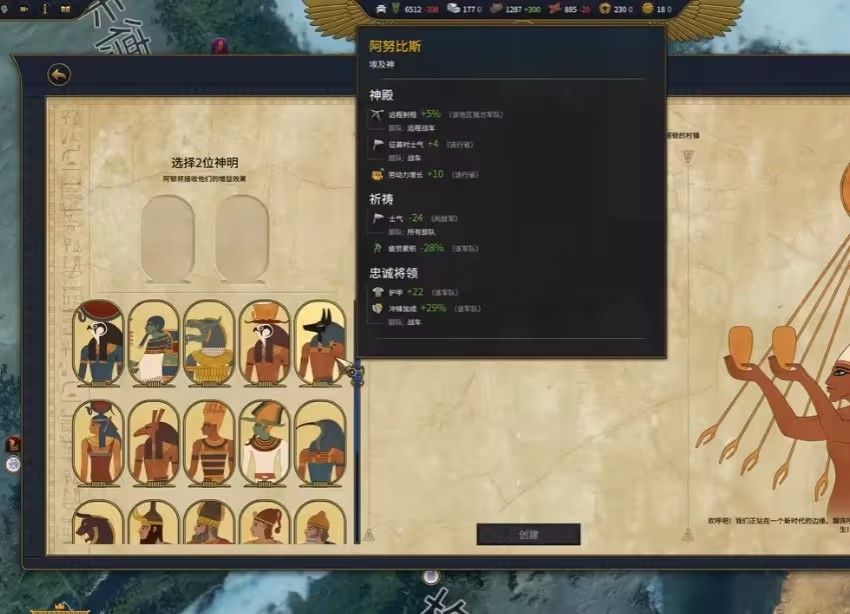Select green-faced Osiris in white robe
Image resolution: width=850 pixels, height=614 pixels.
[x=265, y=443]
